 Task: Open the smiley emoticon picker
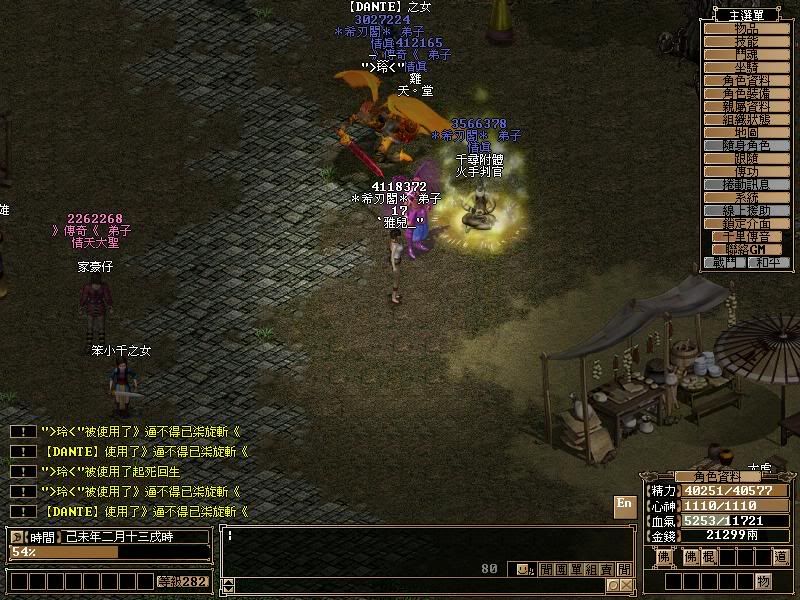(522, 569)
